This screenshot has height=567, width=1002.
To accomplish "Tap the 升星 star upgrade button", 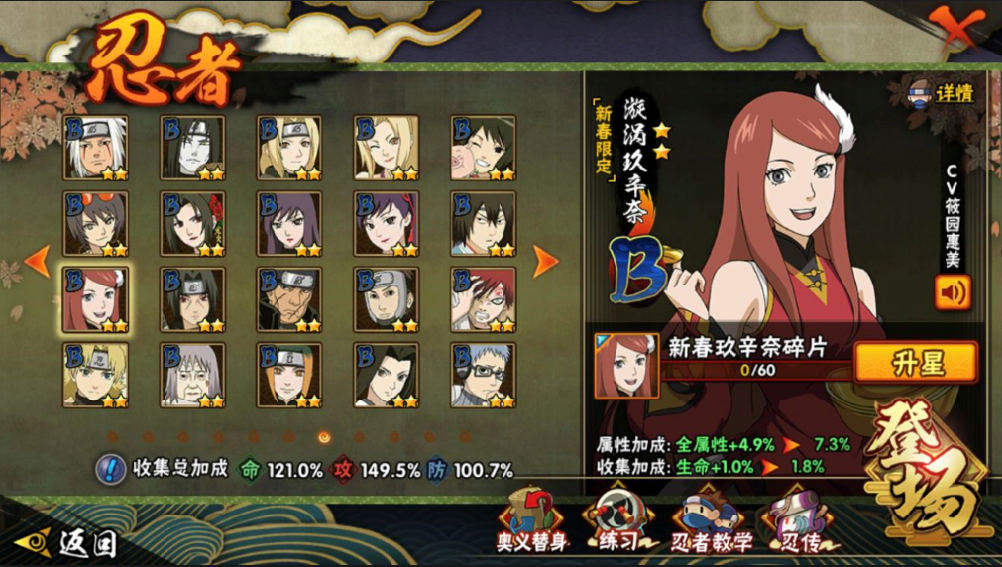I will pyautogui.click(x=914, y=362).
